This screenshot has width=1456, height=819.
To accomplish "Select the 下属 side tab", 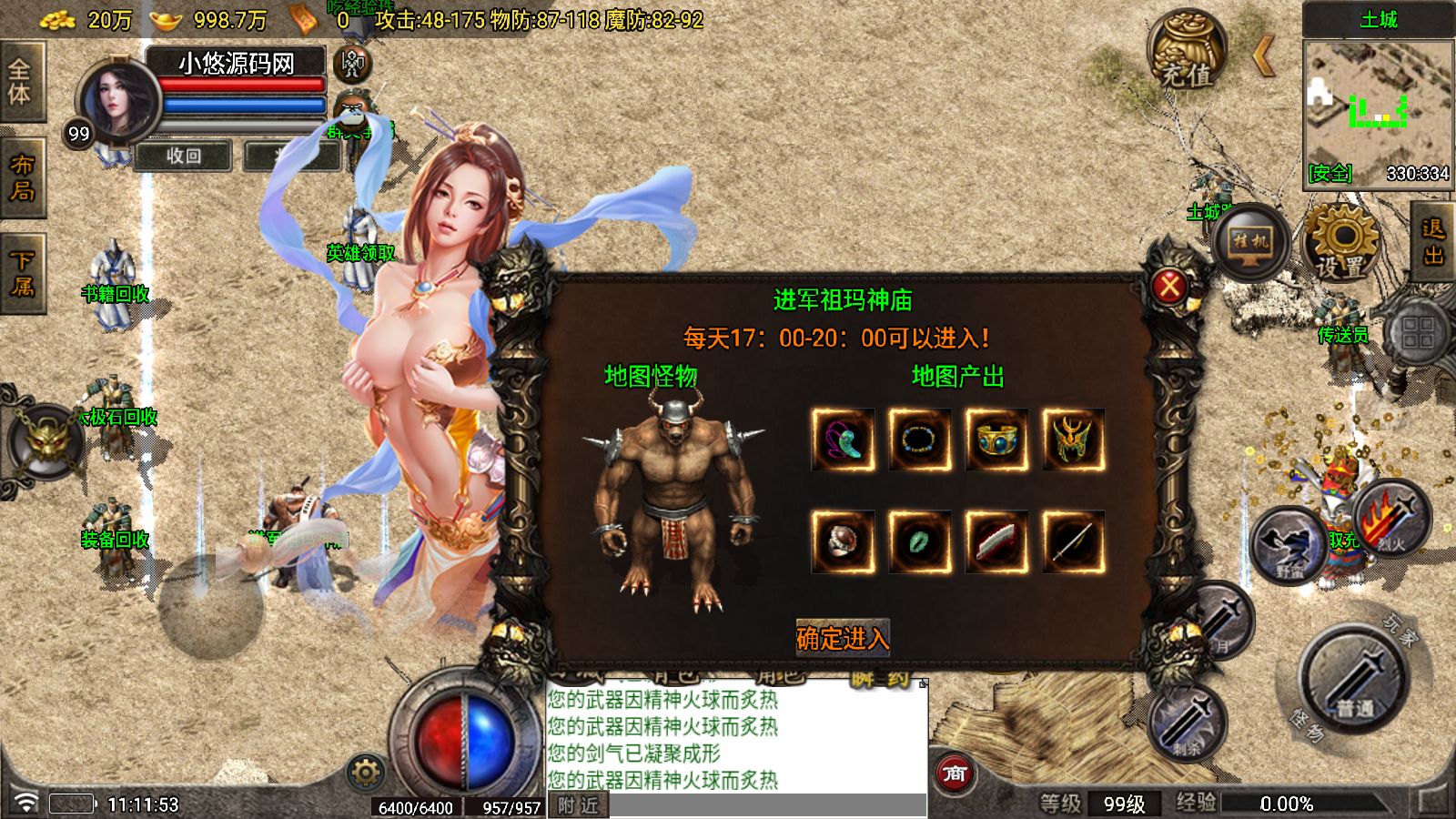I will [x=21, y=272].
